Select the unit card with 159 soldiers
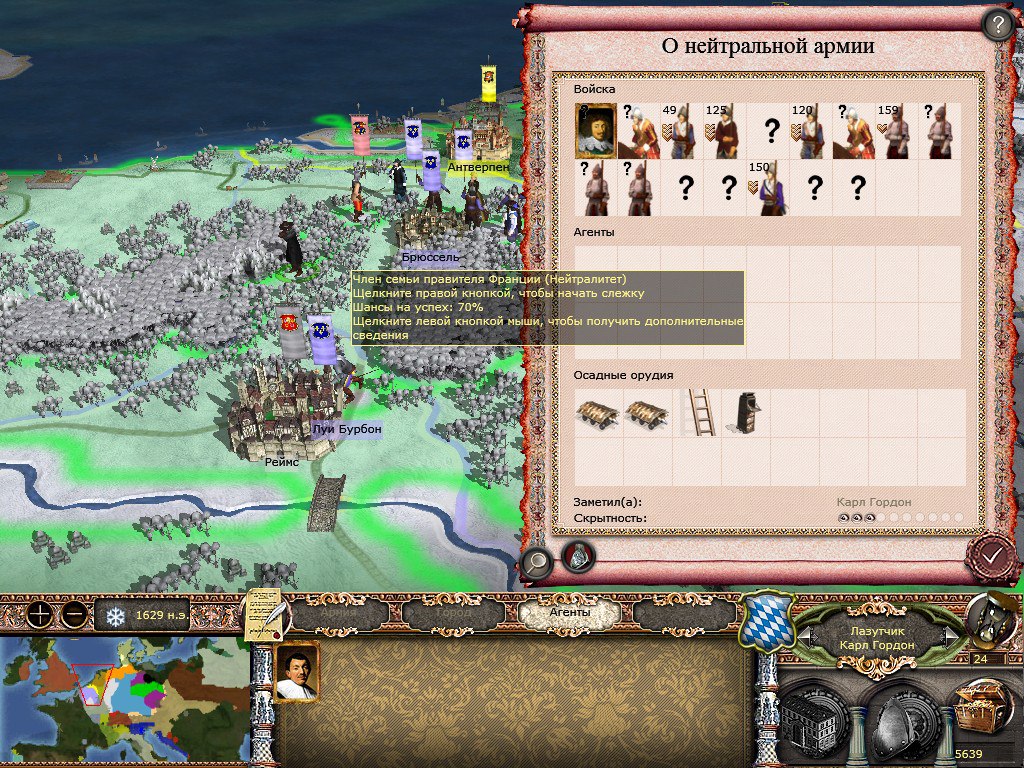 pos(895,131)
